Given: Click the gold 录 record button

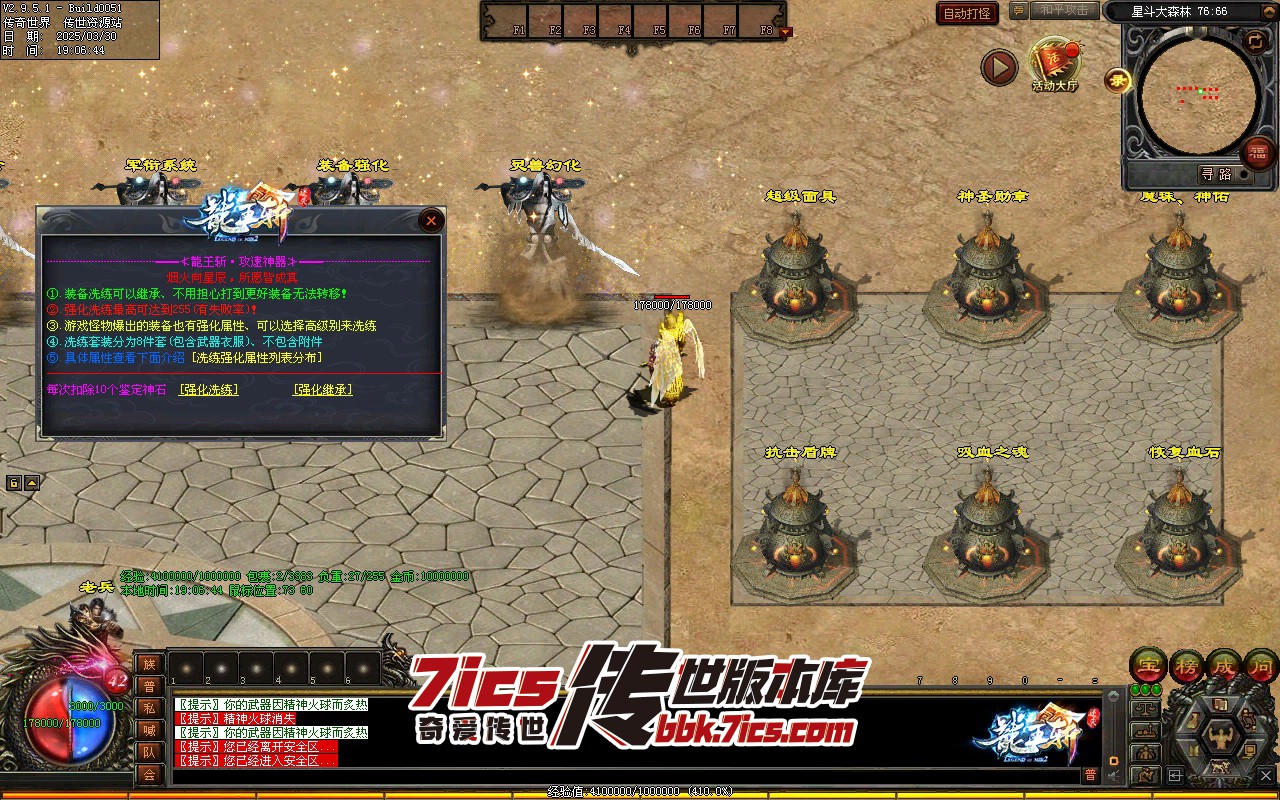Looking at the screenshot, I should (x=1117, y=81).
